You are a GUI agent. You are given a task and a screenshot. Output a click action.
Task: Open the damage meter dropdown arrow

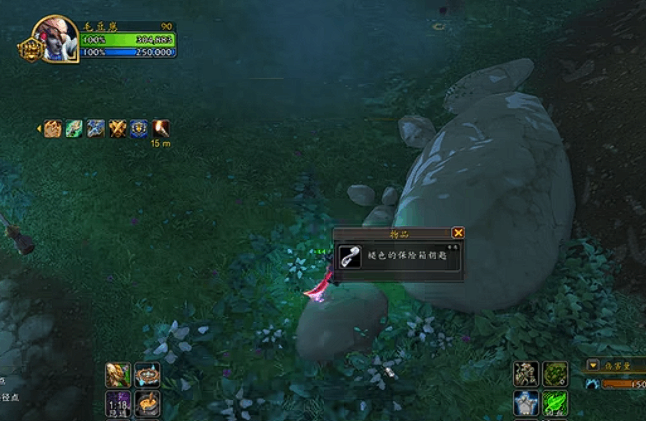tap(593, 366)
